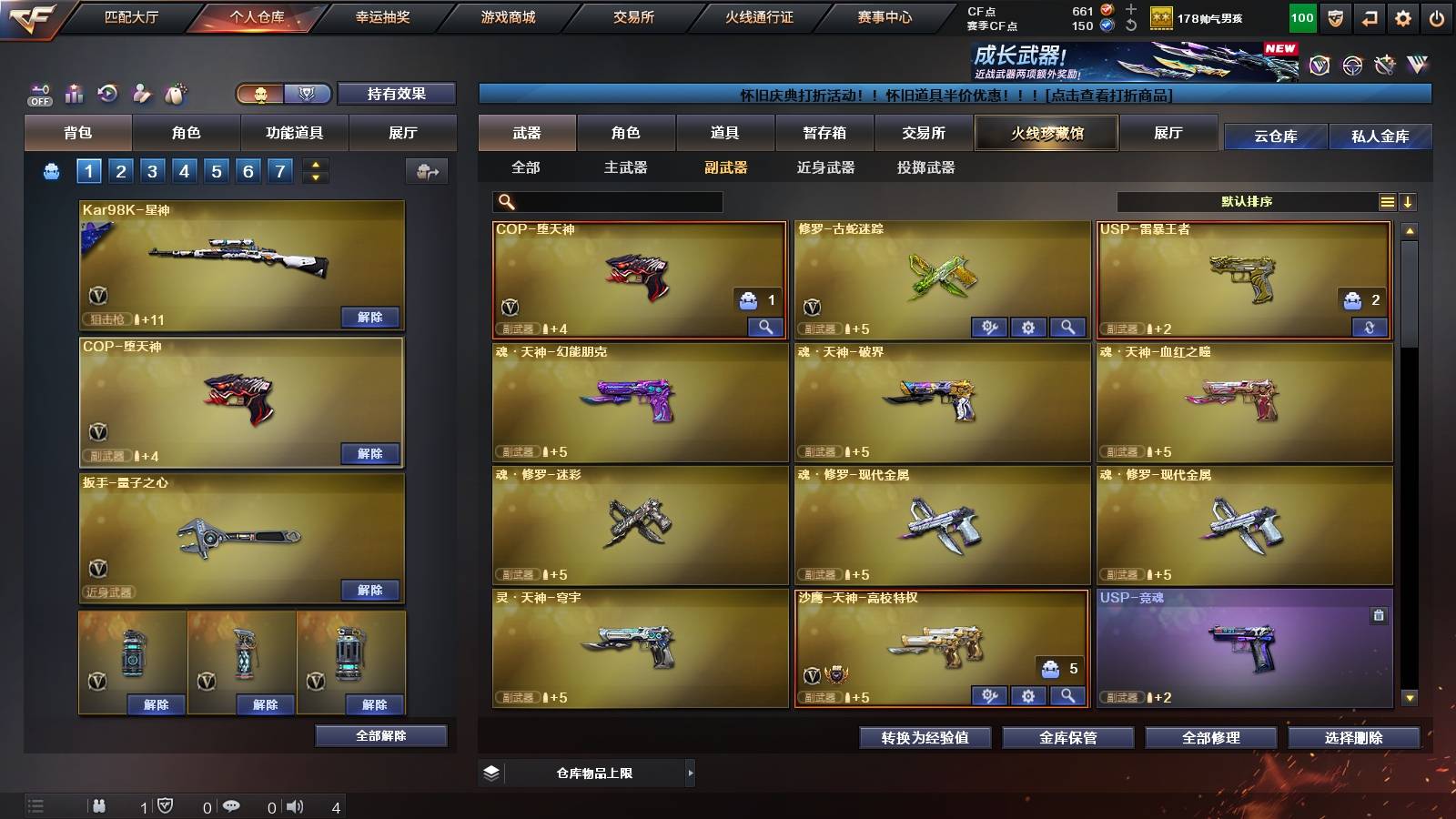The image size is (1456, 819).
Task: Toggle the list view icon near 默认排序
Action: click(x=1388, y=201)
